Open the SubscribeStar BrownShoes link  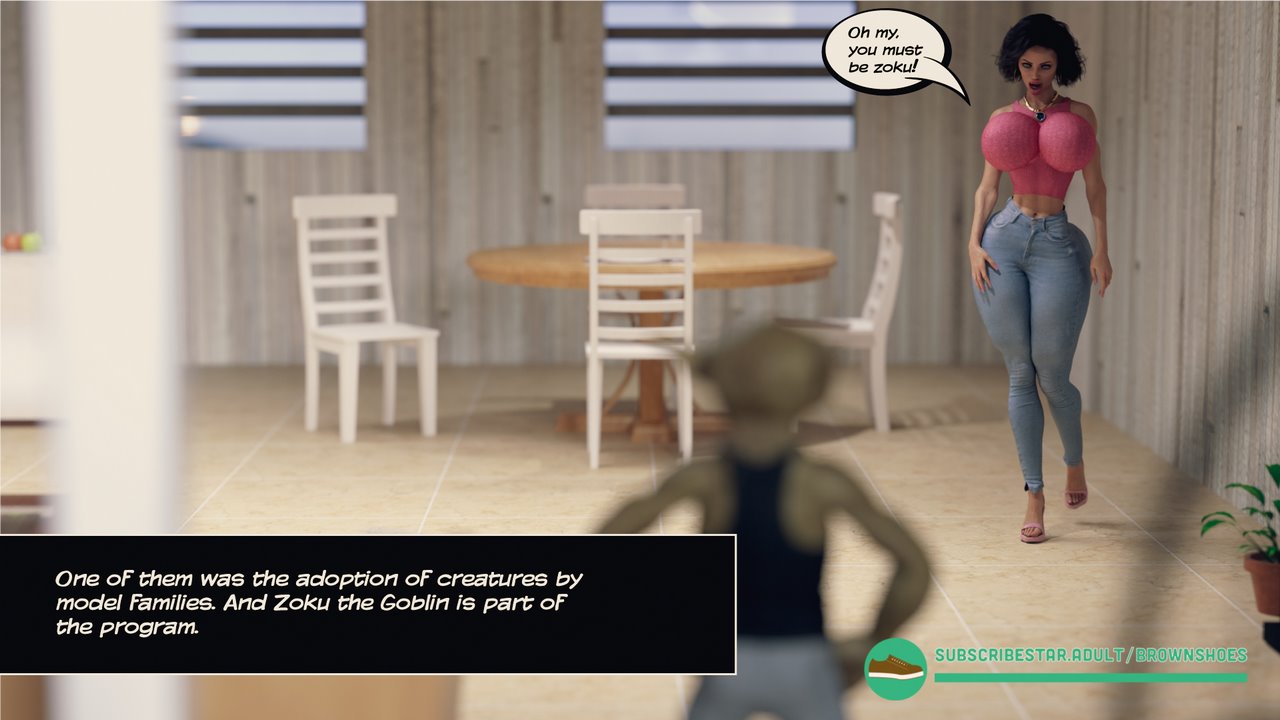pos(1090,656)
